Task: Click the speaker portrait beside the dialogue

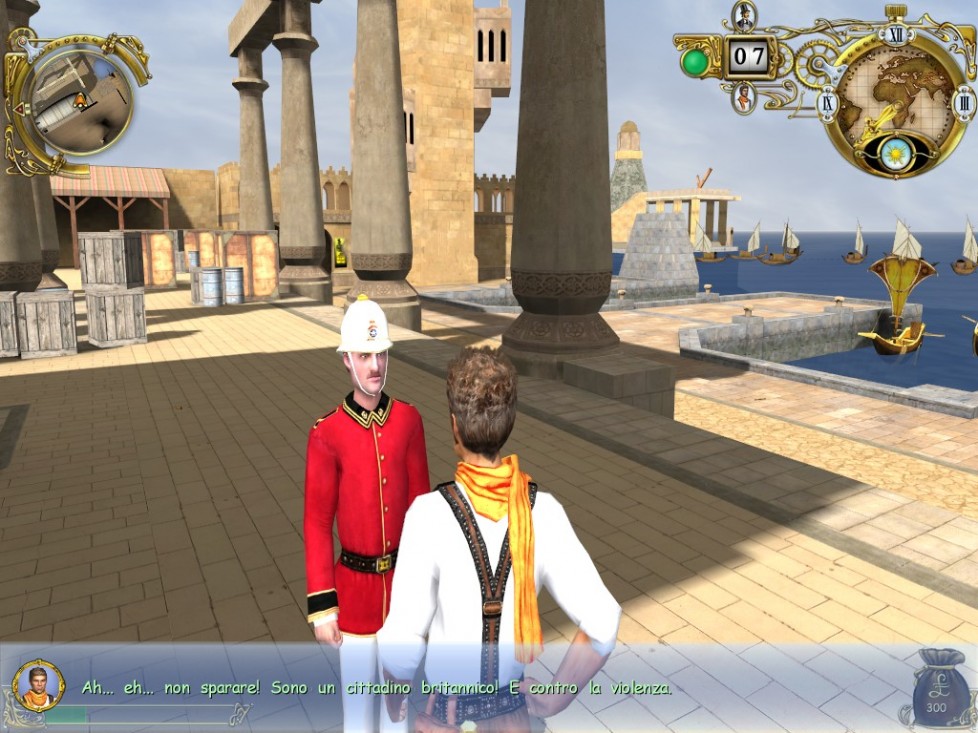Action: [x=39, y=685]
